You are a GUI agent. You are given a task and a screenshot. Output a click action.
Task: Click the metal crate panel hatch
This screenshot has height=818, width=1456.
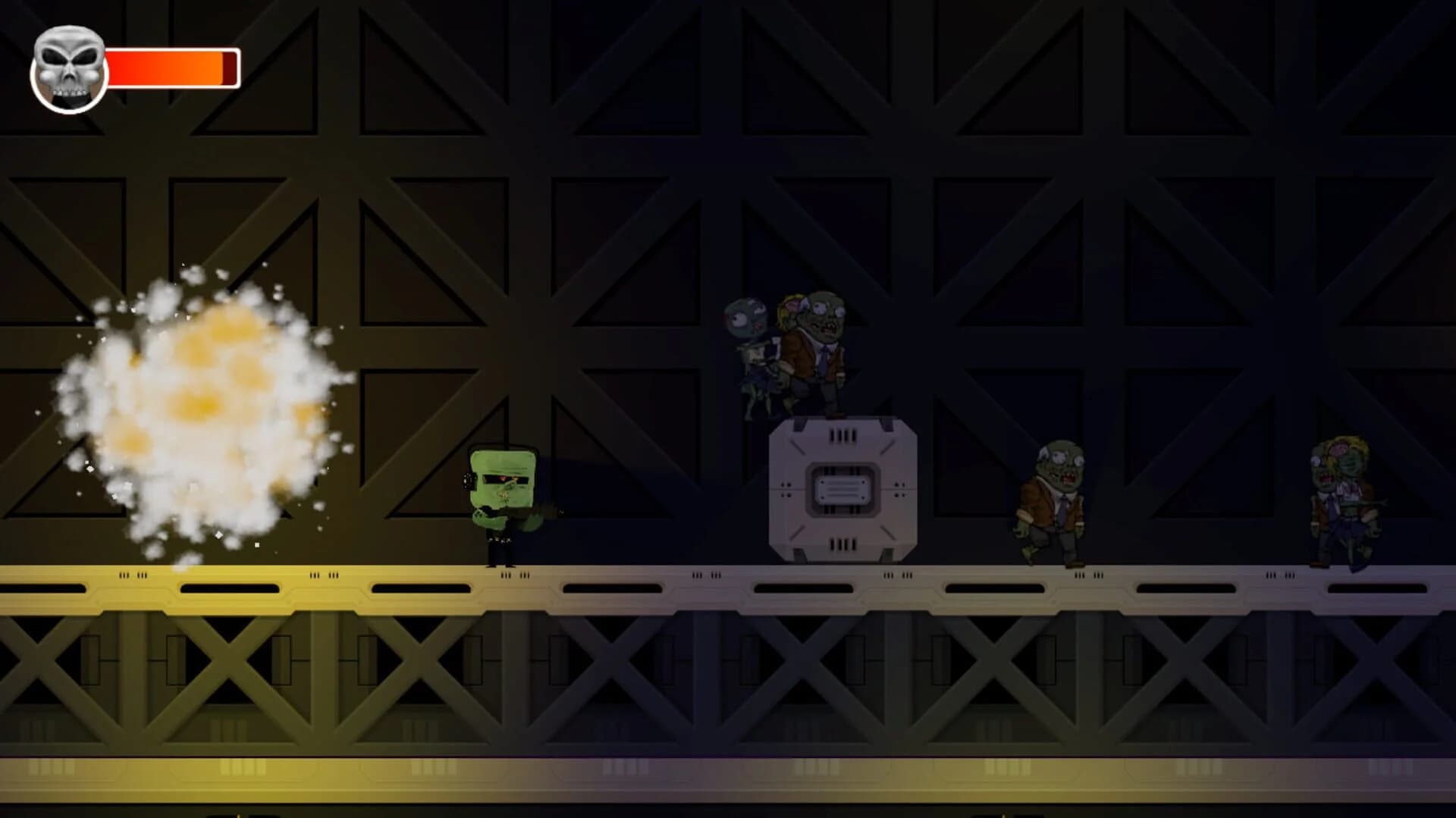pos(842,491)
